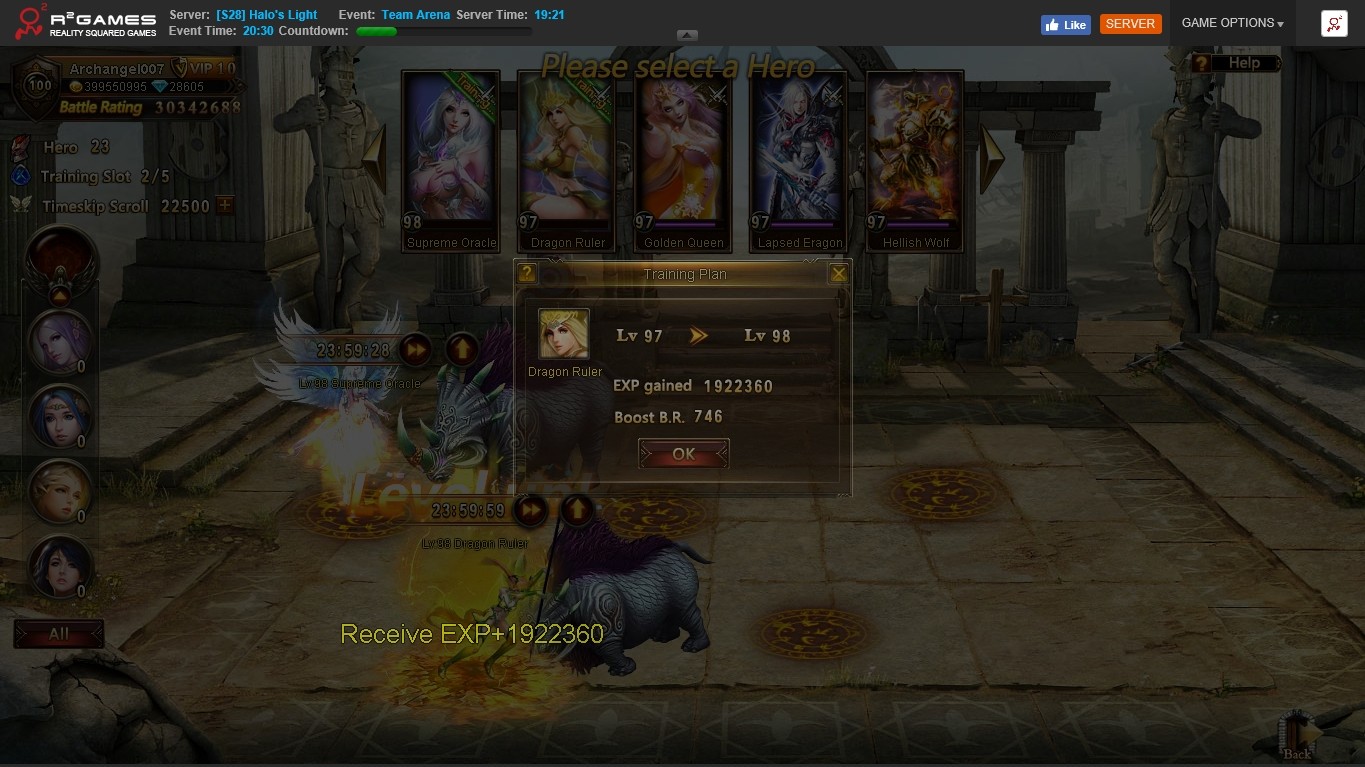
Task: Choose the Dragon Ruler hero card
Action: (x=567, y=160)
